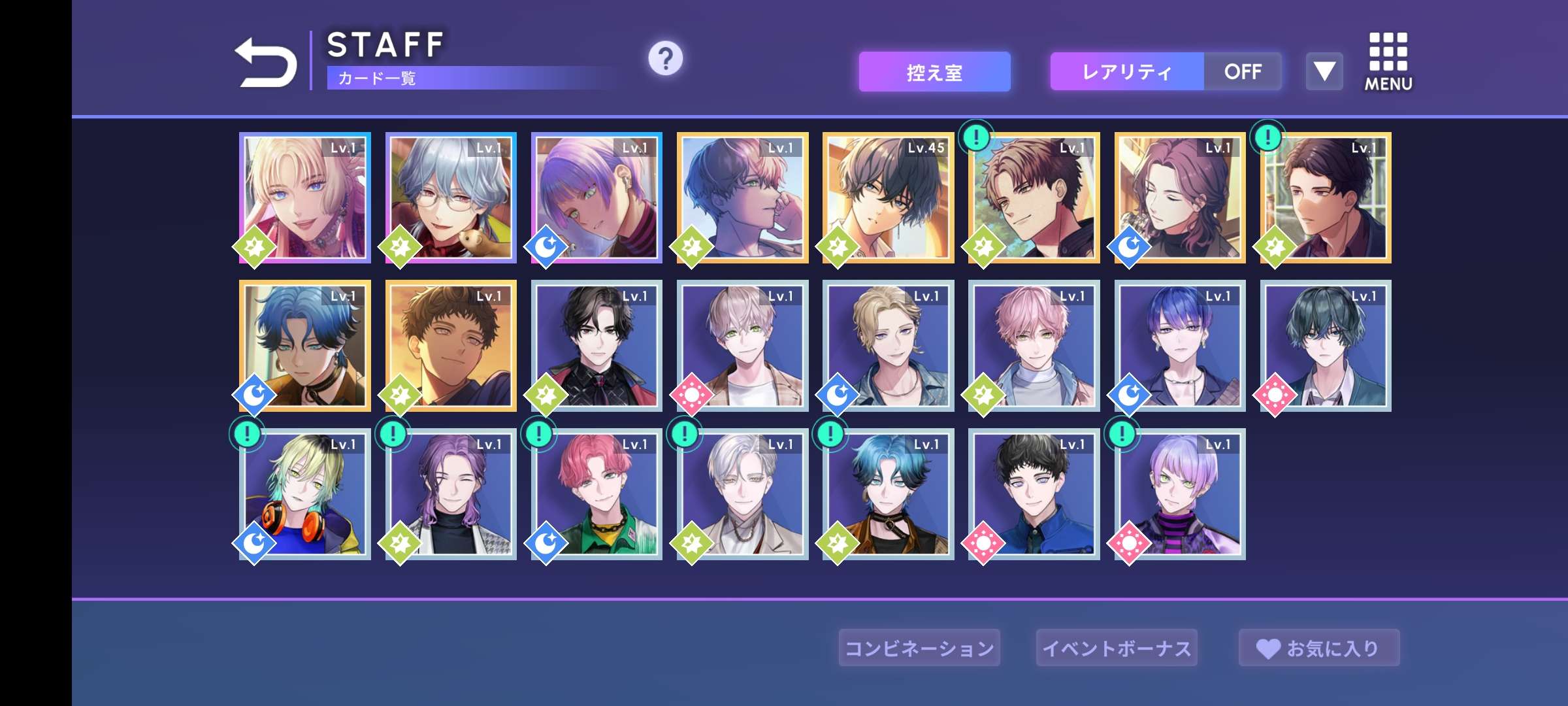Open the 控え室 waiting room
1568x706 pixels.
pos(934,72)
